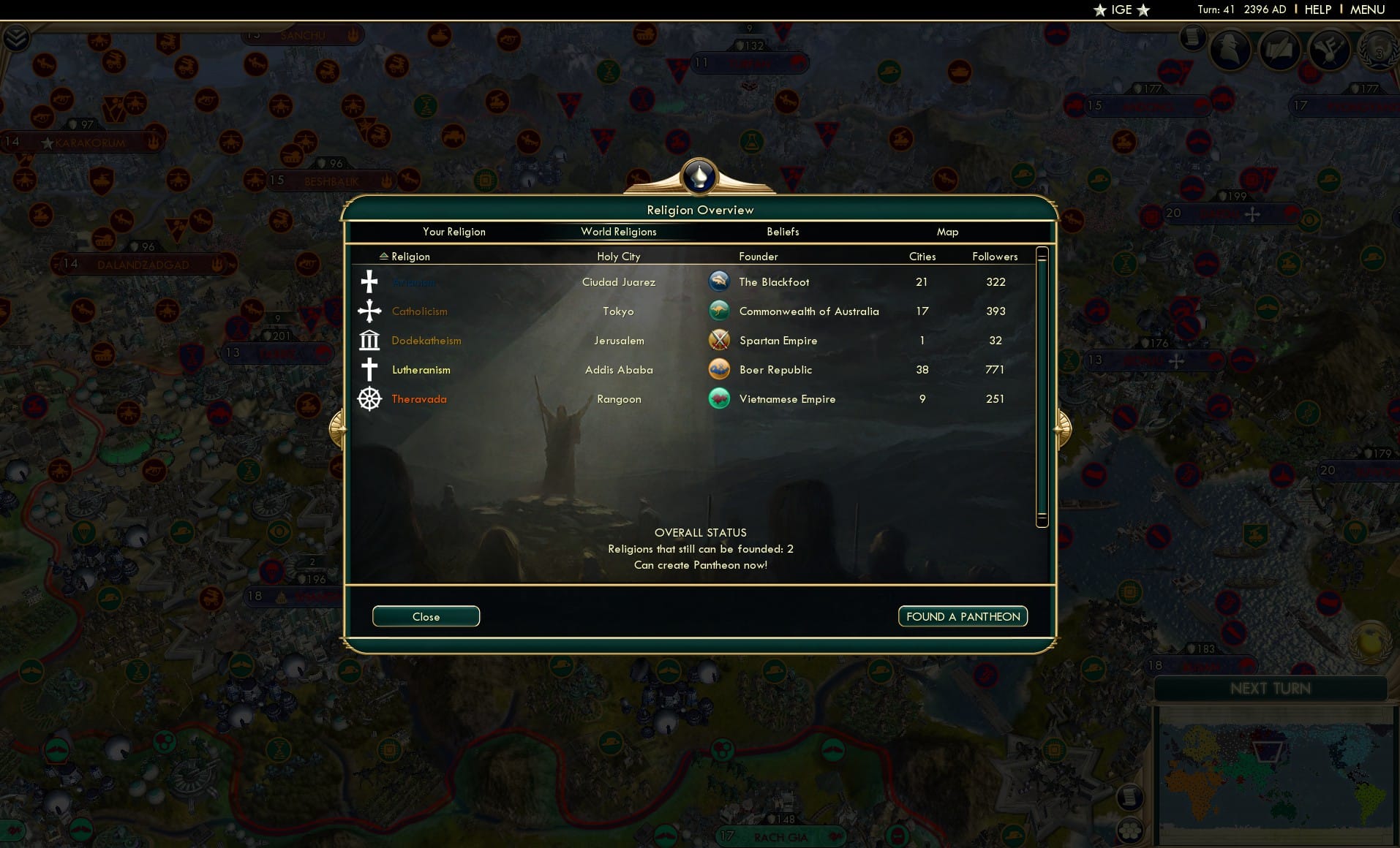Switch to the Beliefs tab
The width and height of the screenshot is (1400, 848).
[782, 232]
